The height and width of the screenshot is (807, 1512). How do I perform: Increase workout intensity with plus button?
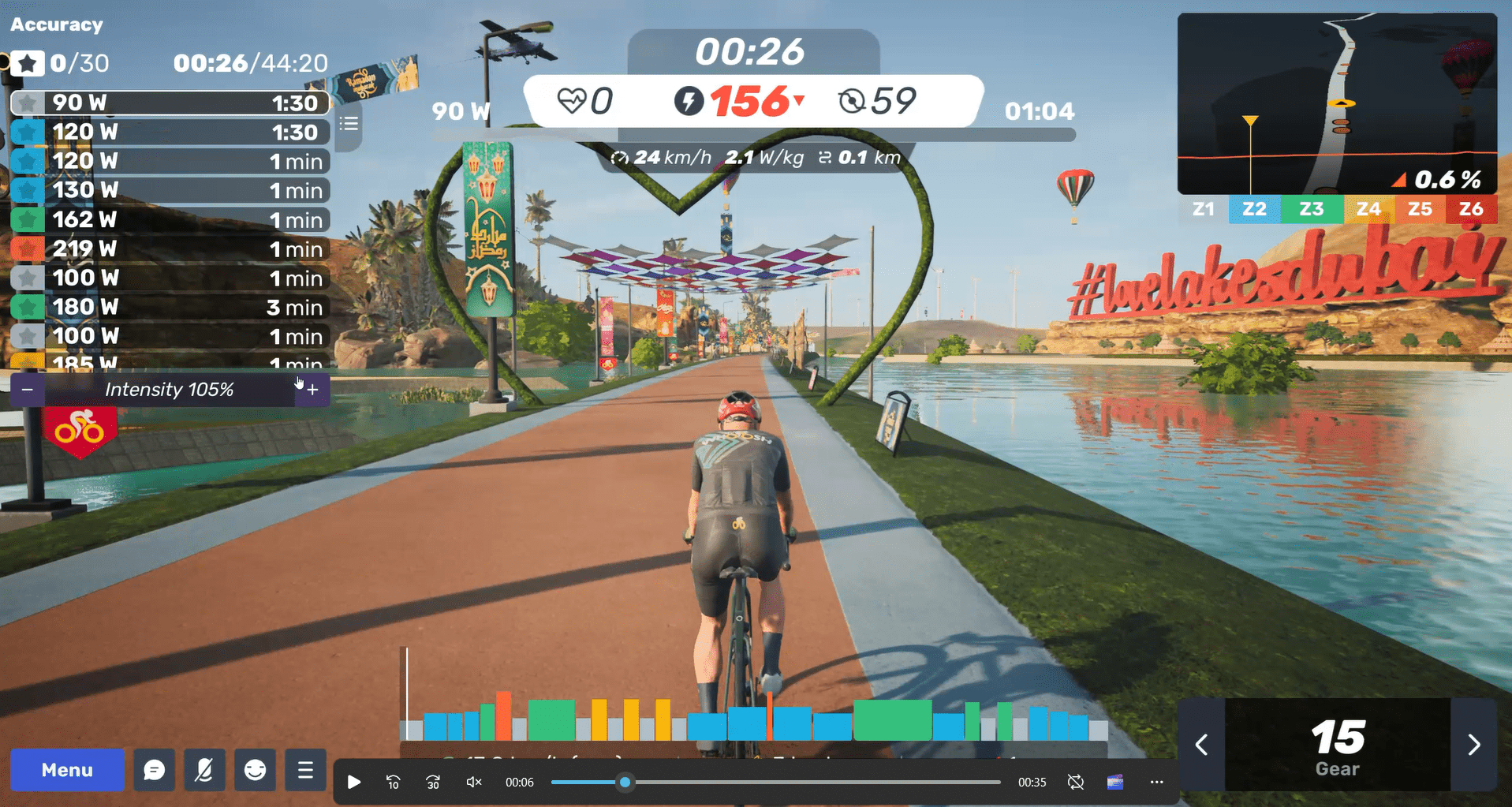[x=312, y=389]
